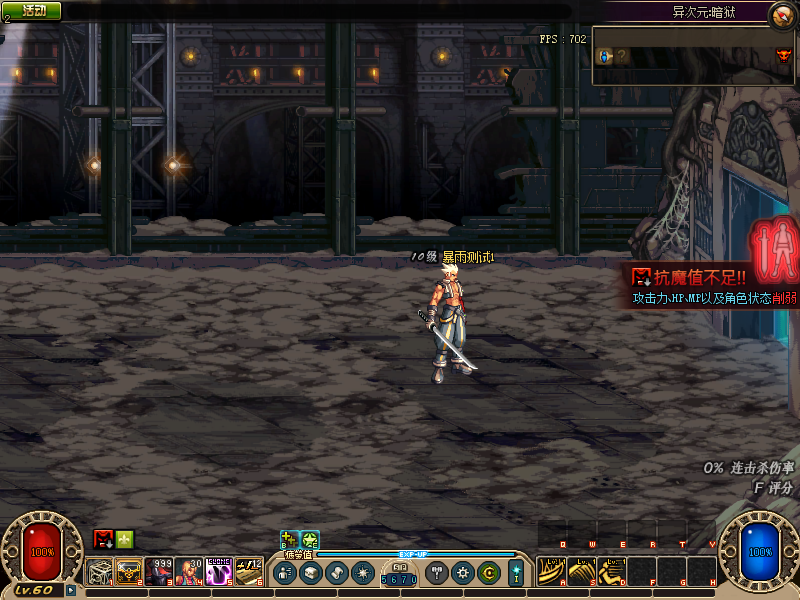The image size is (800, 600).
Task: Open the character info menu icon
Action: click(x=284, y=573)
